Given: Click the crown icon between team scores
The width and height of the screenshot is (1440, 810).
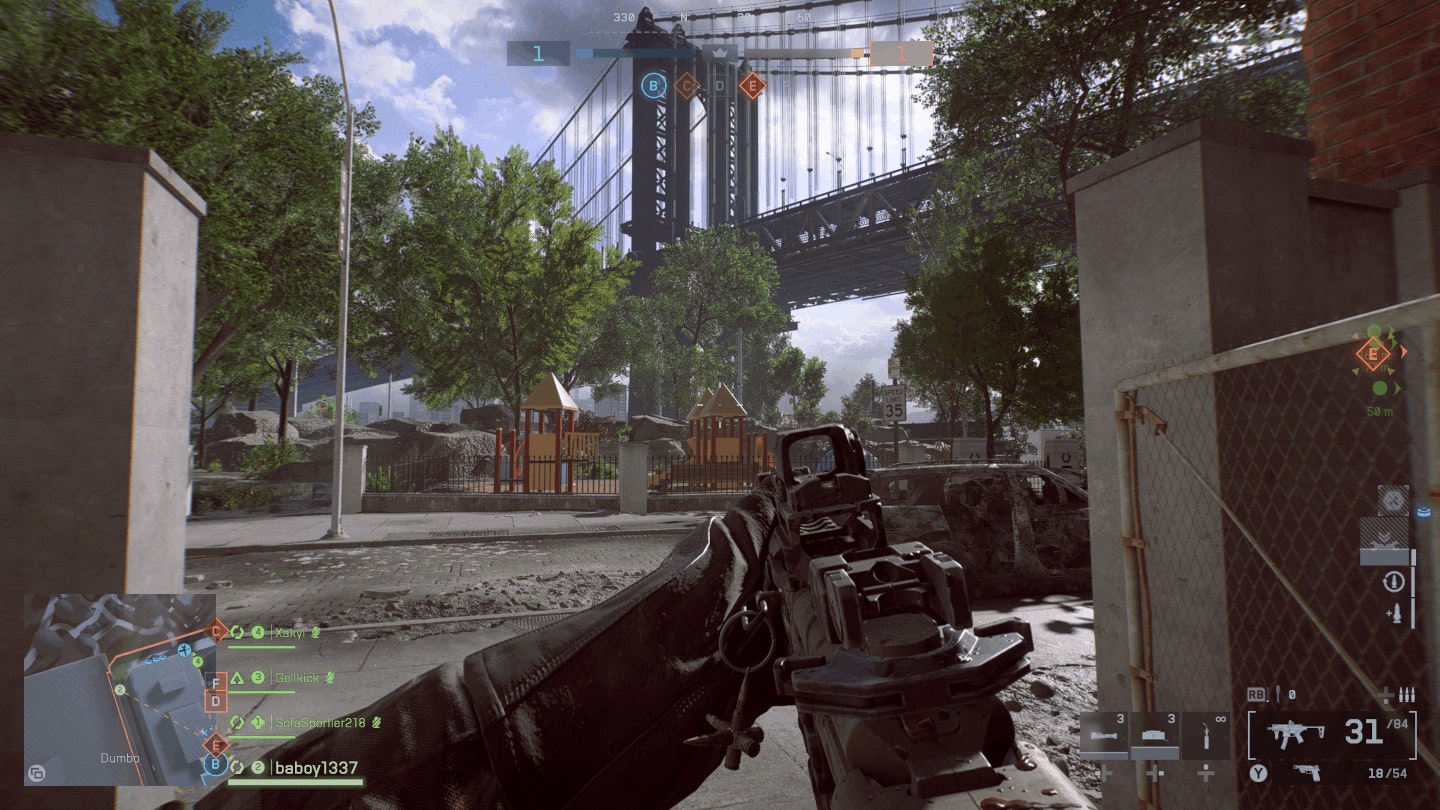Looking at the screenshot, I should pyautogui.click(x=719, y=52).
